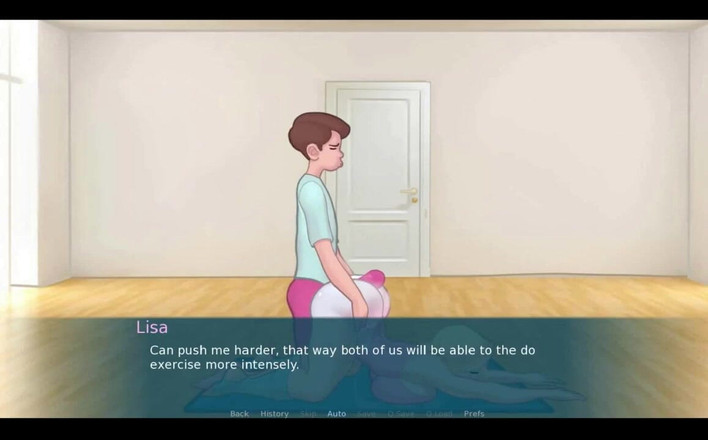Skip ahead with the Skip button
Image resolution: width=708 pixels, height=440 pixels.
click(x=308, y=413)
